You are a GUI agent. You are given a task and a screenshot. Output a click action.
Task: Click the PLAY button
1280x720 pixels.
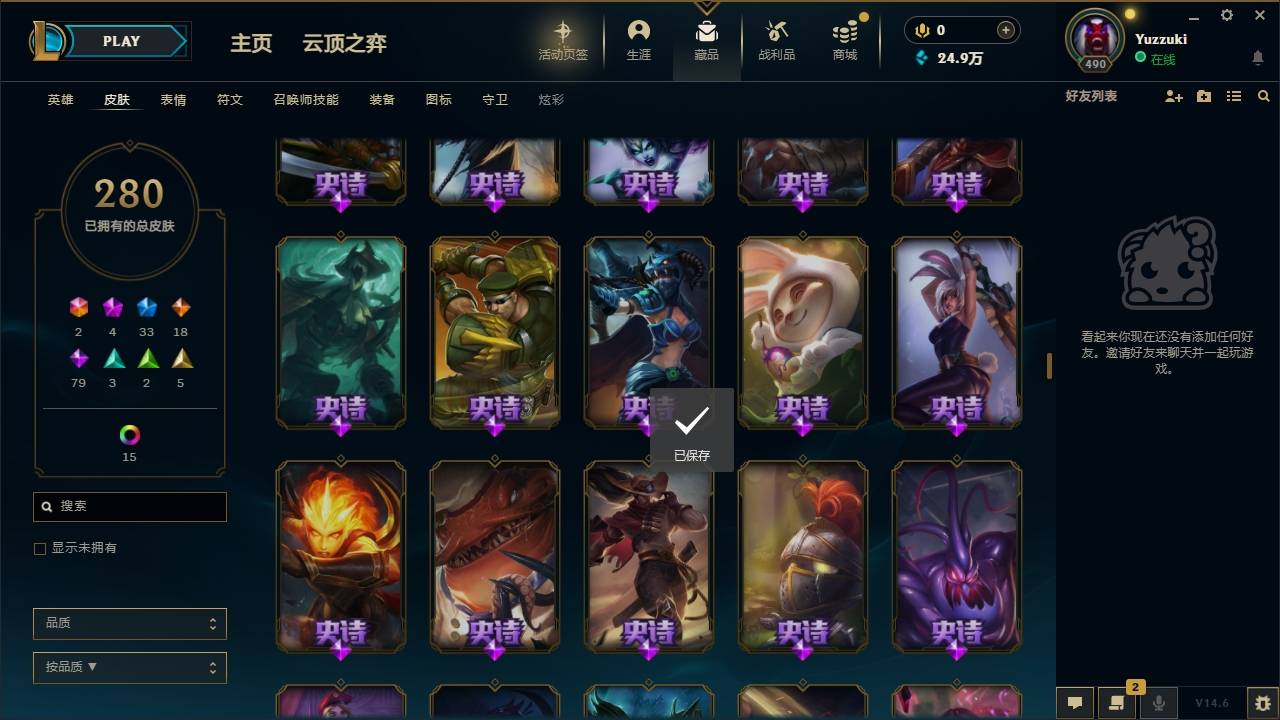(120, 41)
